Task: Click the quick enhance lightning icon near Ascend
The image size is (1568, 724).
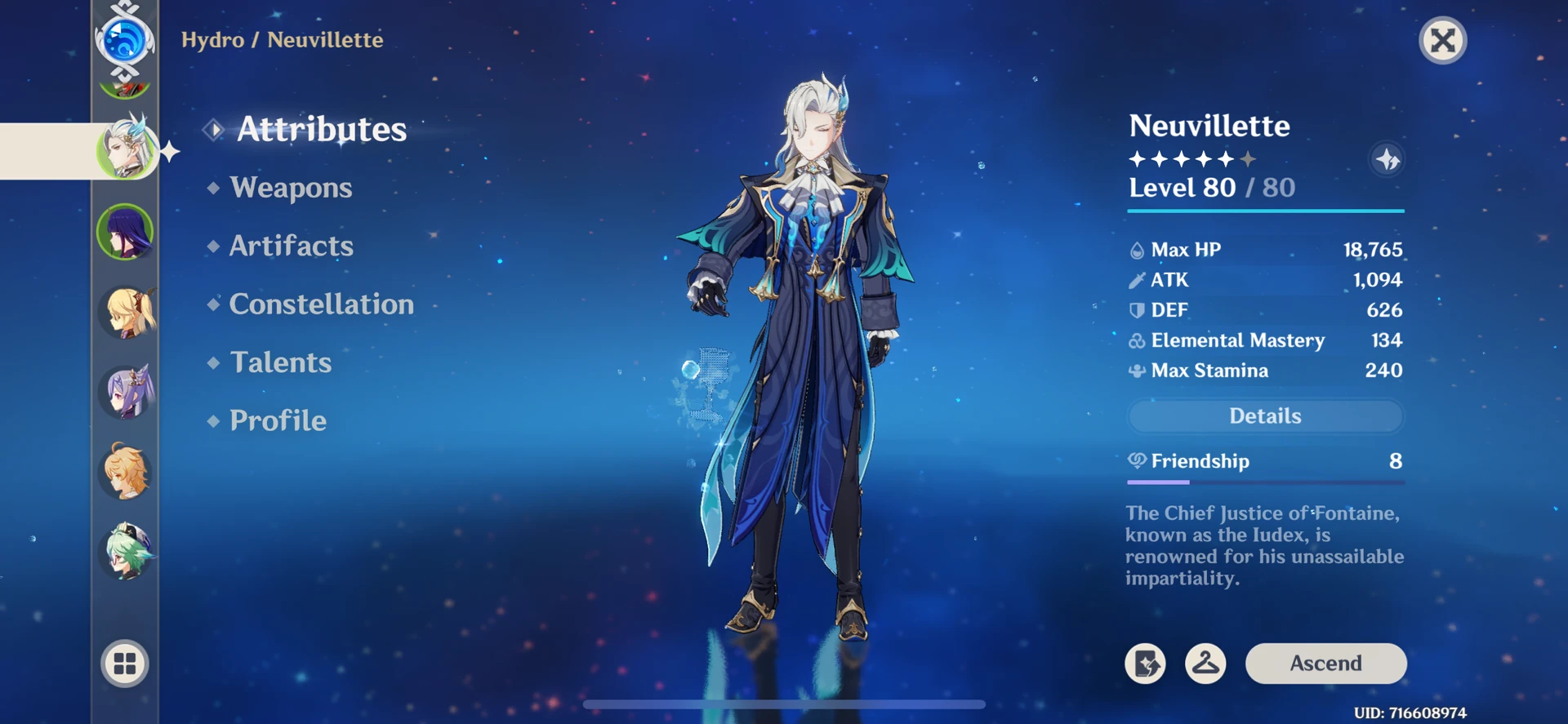Action: (1146, 664)
